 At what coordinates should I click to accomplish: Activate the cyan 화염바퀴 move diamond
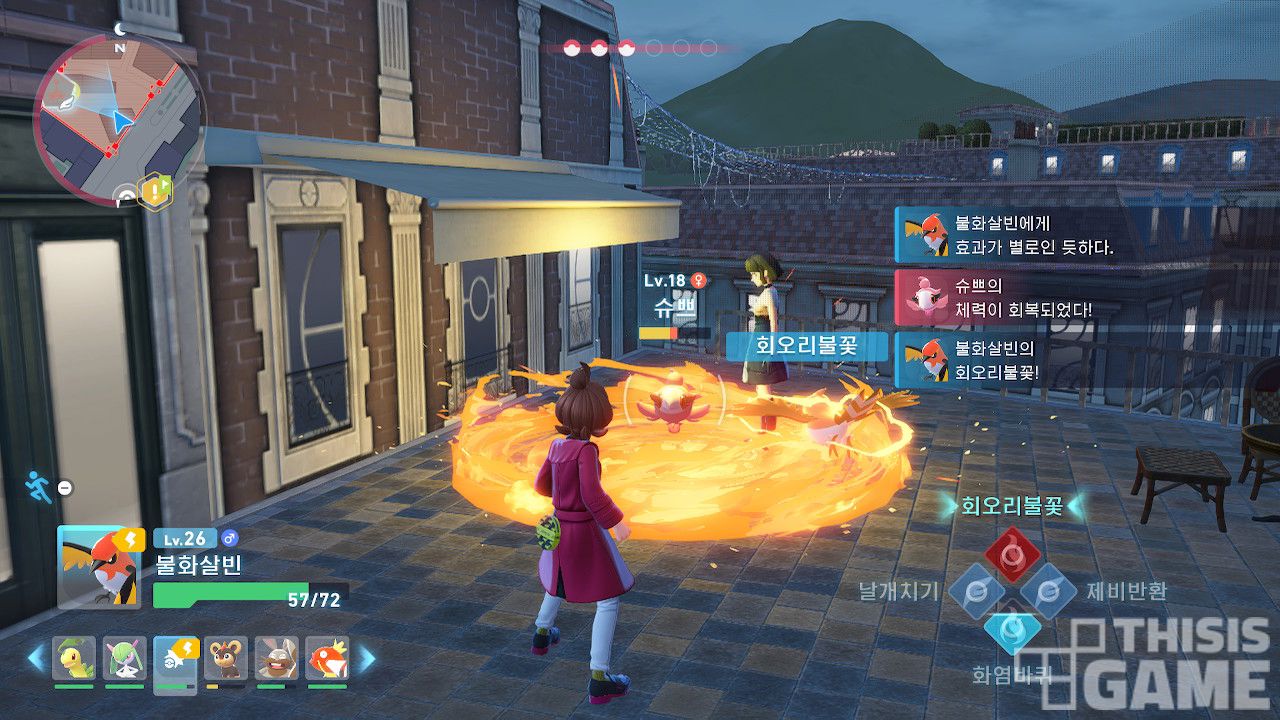point(1012,630)
